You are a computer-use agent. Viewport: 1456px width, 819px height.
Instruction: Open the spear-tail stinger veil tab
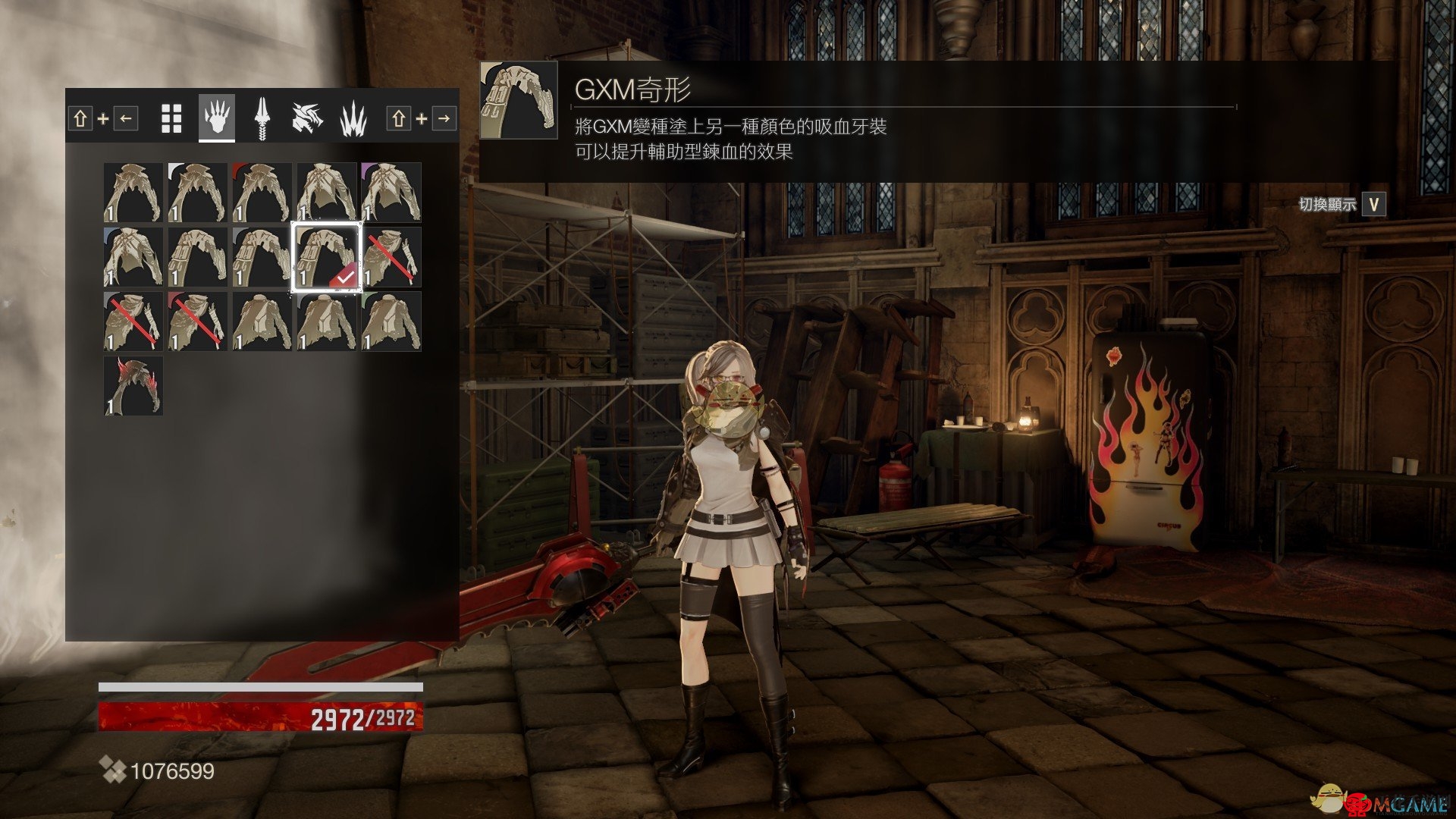pyautogui.click(x=262, y=119)
